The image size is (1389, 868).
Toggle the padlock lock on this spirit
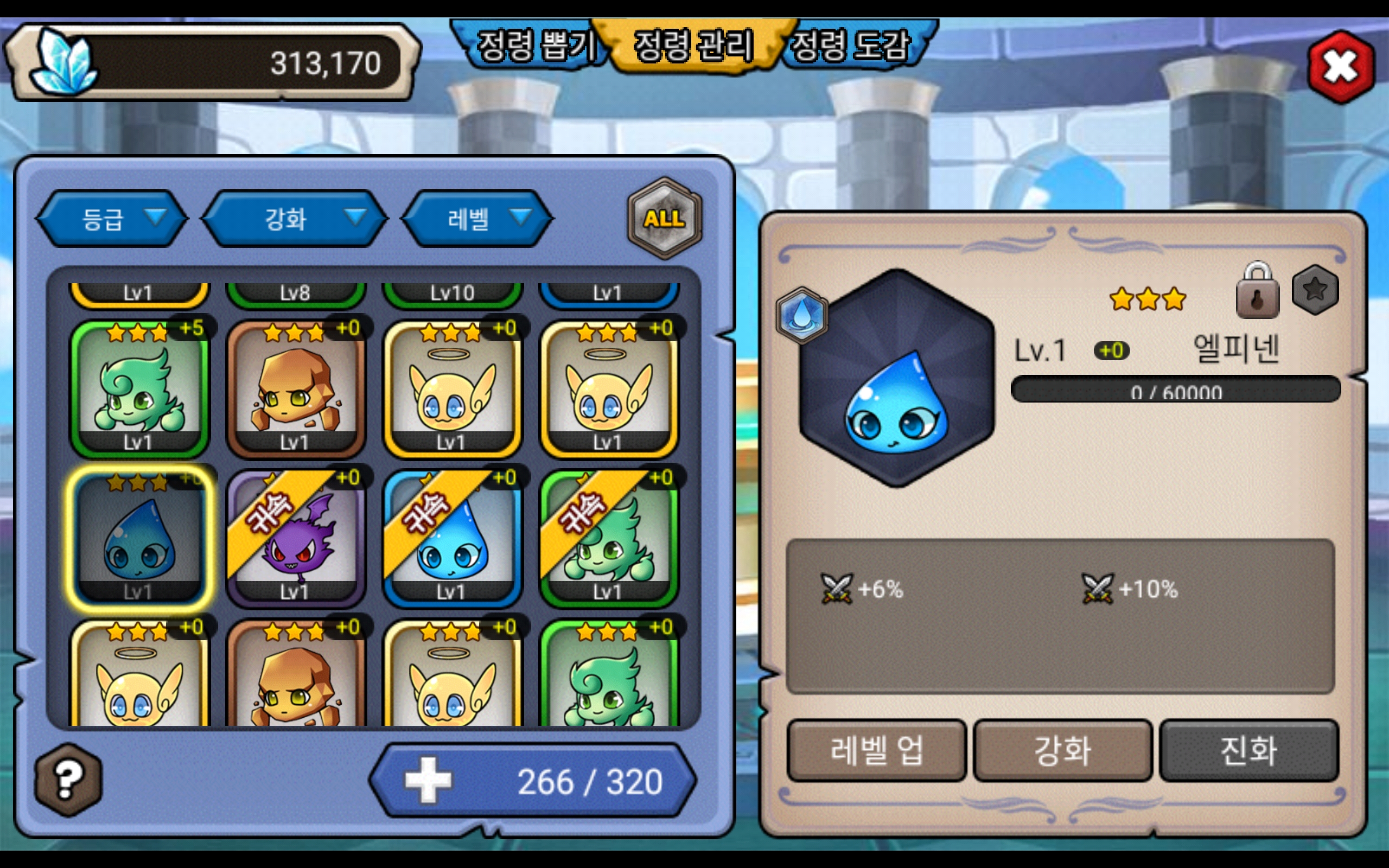tap(1257, 292)
